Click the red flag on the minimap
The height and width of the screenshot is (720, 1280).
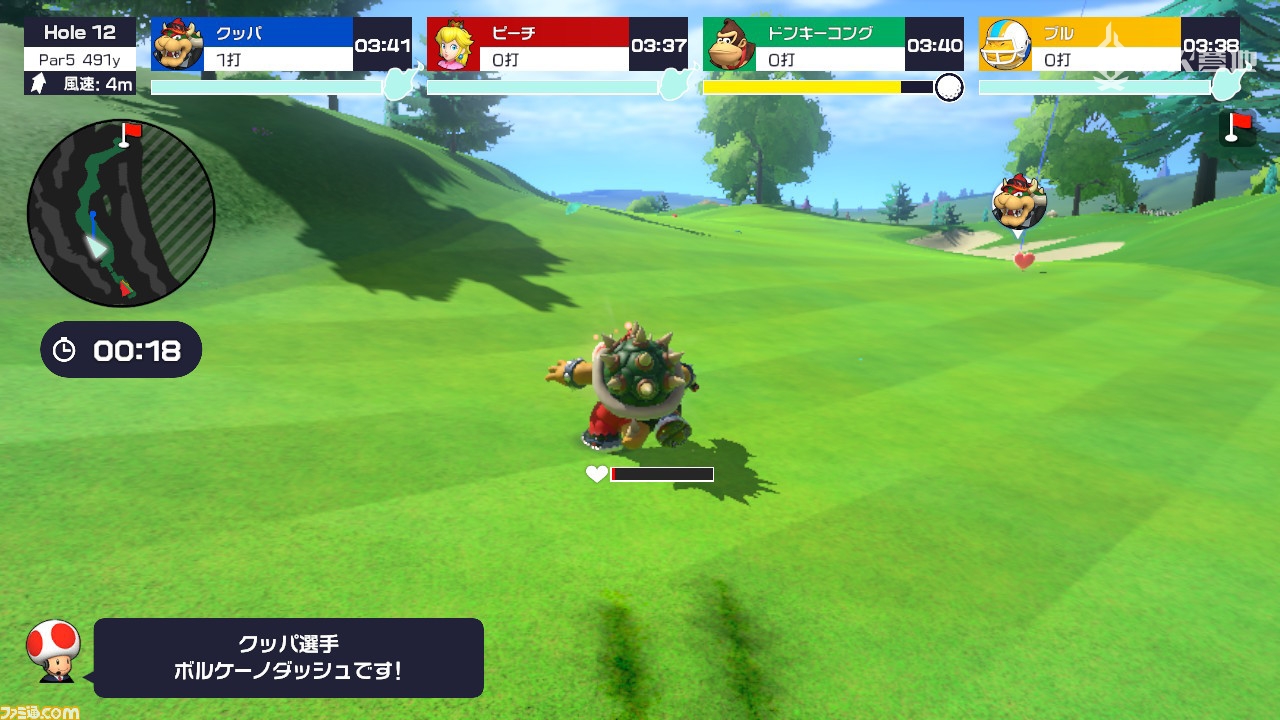point(129,133)
